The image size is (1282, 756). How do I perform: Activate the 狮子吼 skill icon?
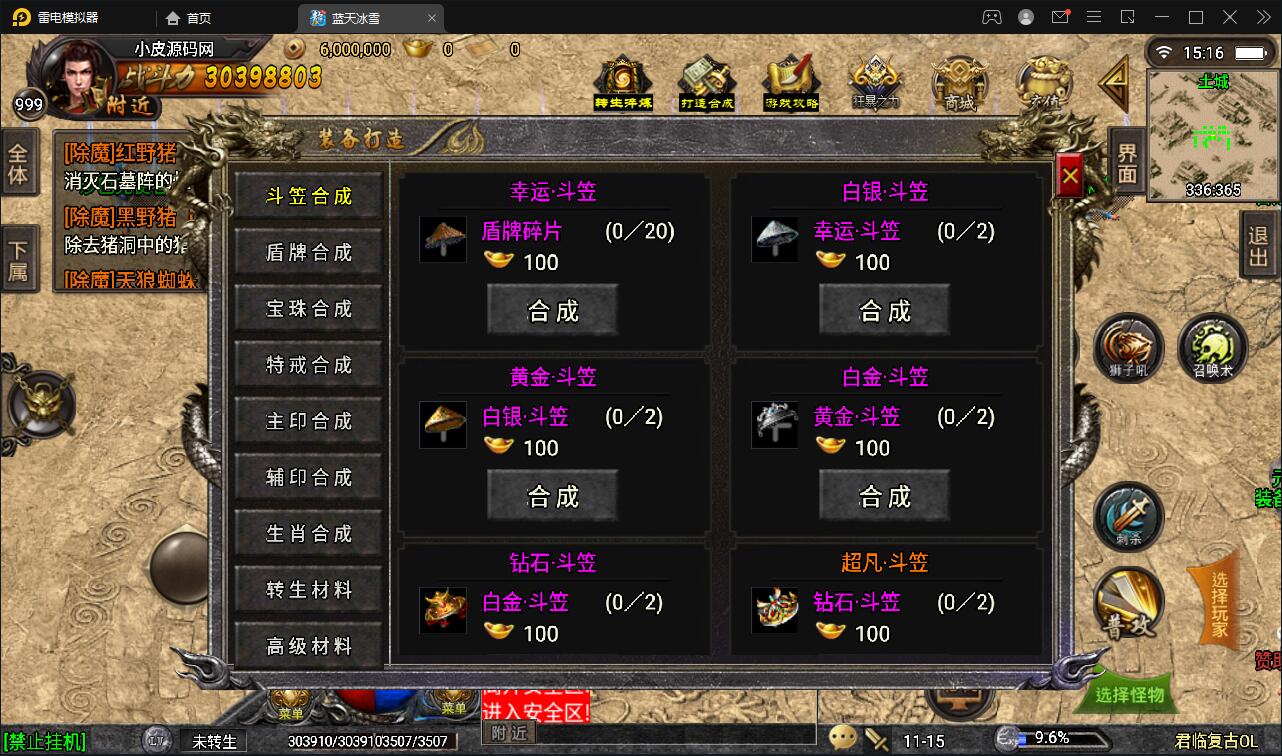coord(1128,350)
